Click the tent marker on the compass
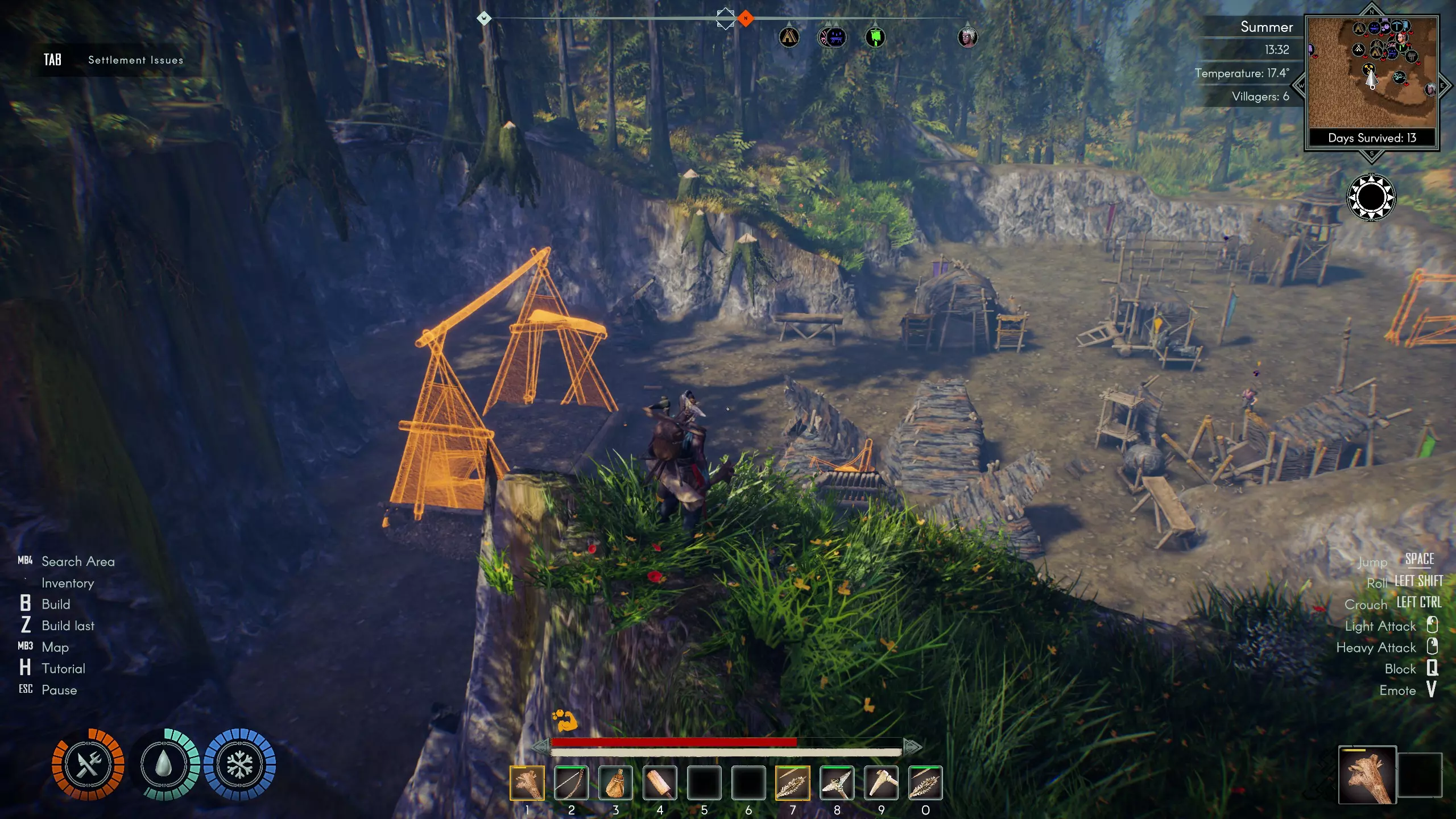The image size is (1456, 819). click(x=789, y=38)
